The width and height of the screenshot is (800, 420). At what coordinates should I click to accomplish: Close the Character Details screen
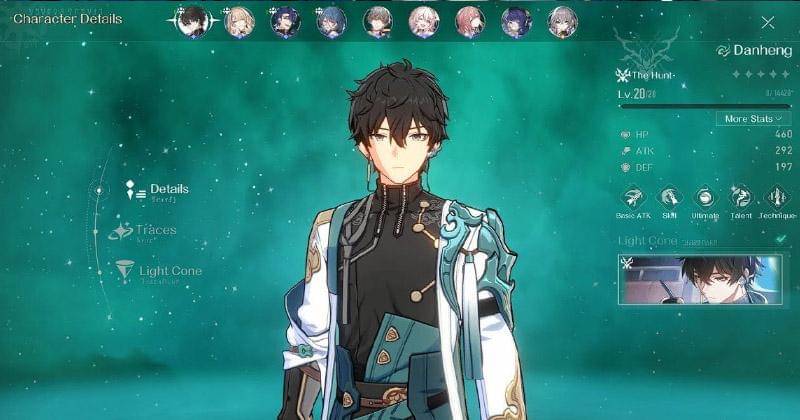coord(768,22)
